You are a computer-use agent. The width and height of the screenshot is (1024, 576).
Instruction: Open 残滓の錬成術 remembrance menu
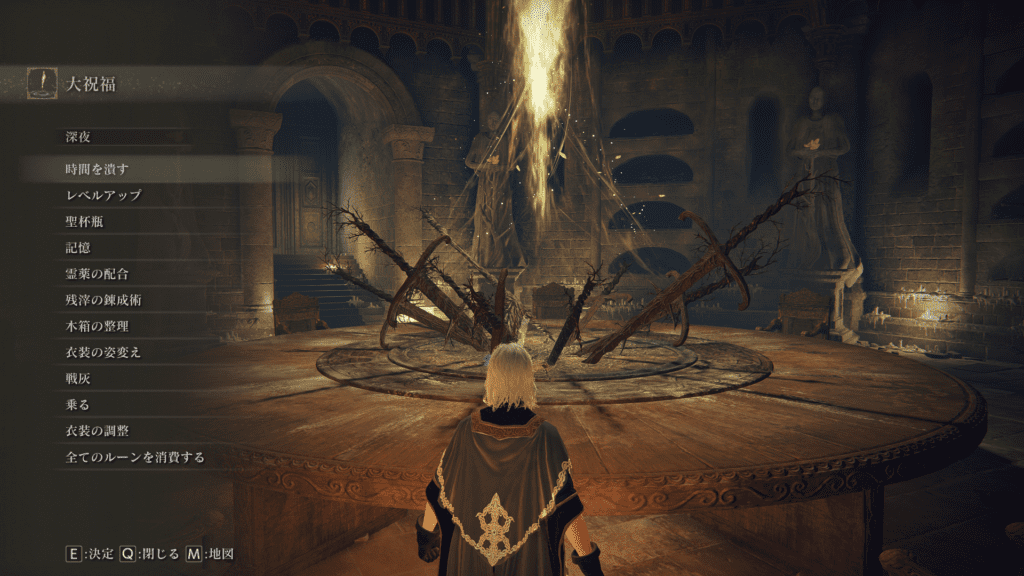103,299
